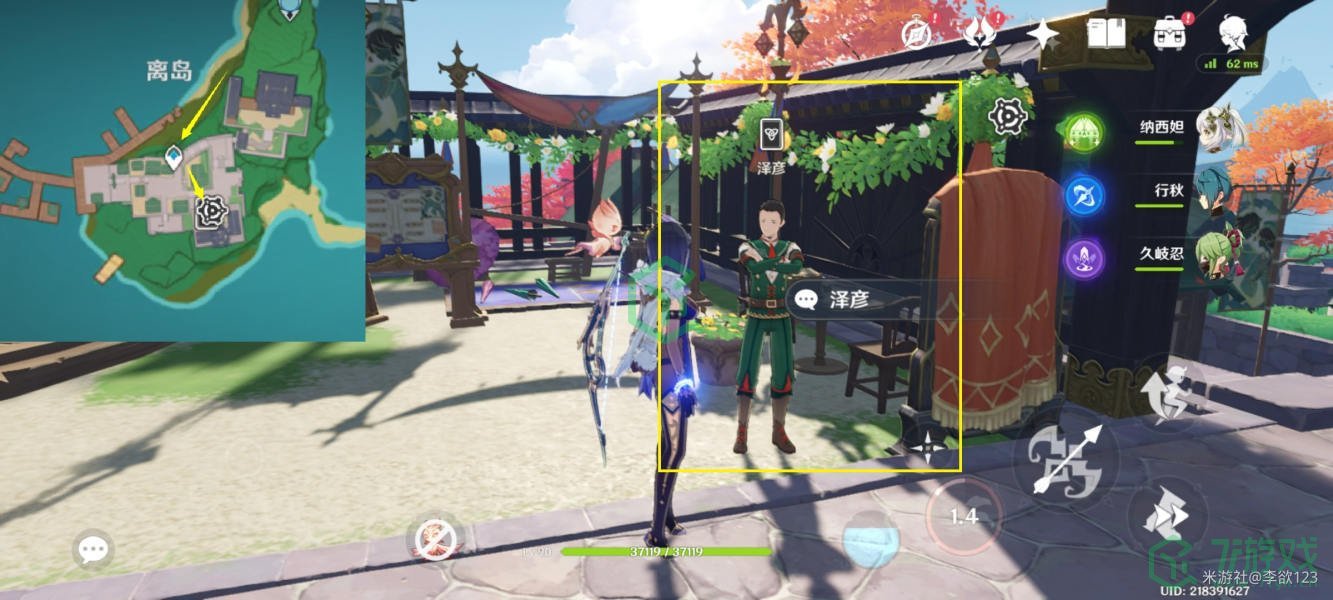The height and width of the screenshot is (600, 1333).
Task: Open the Paimon menu icon
Action: click(1233, 32)
